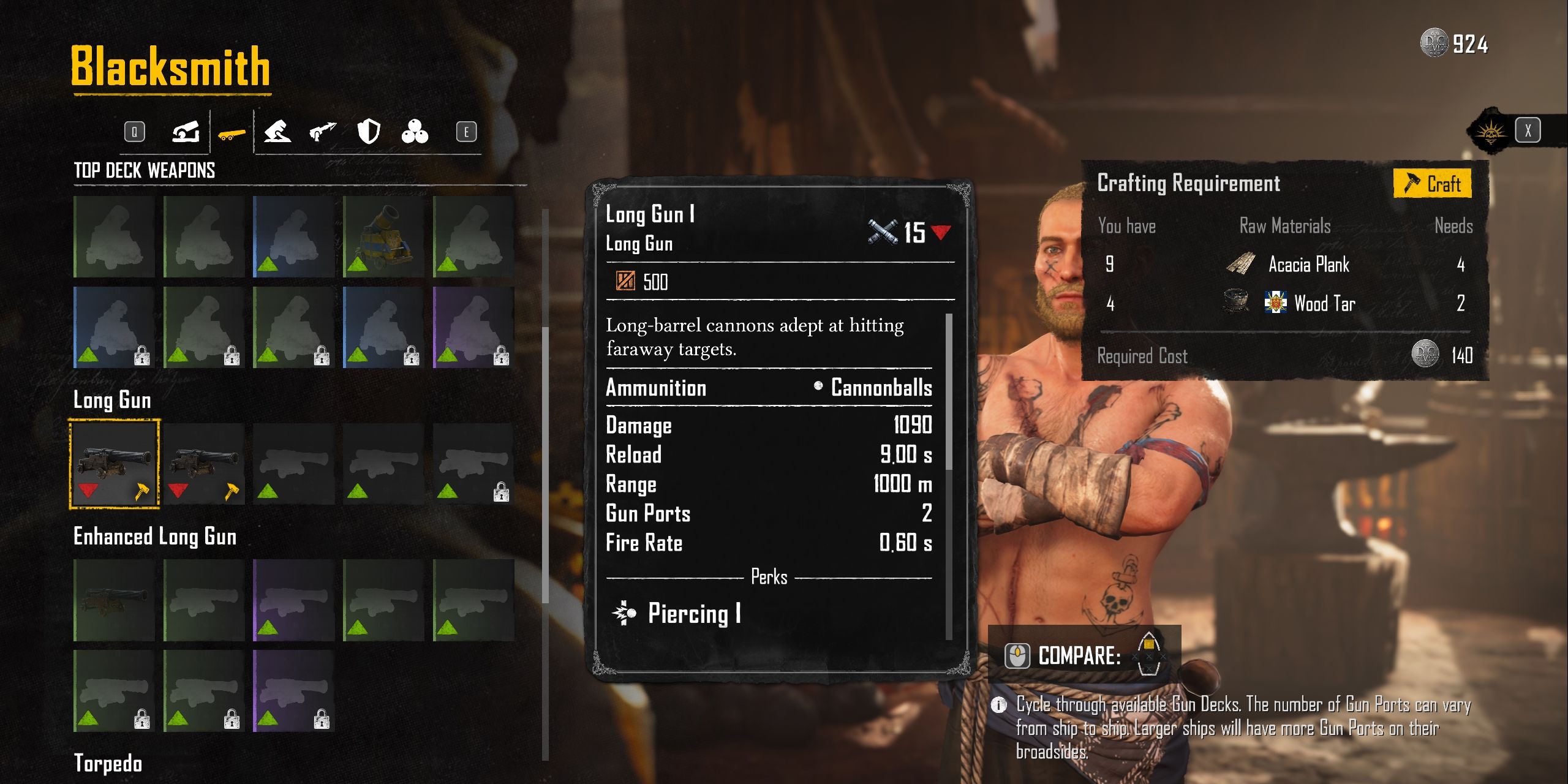Click the Craft button
This screenshot has height=784, width=1568.
pyautogui.click(x=1434, y=183)
